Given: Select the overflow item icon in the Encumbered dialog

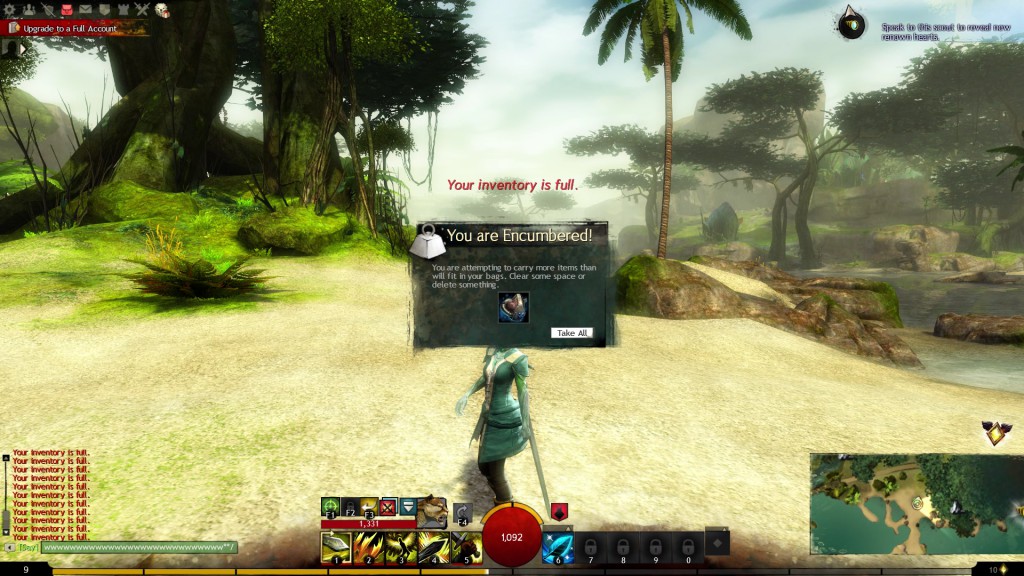Looking at the screenshot, I should [x=514, y=307].
